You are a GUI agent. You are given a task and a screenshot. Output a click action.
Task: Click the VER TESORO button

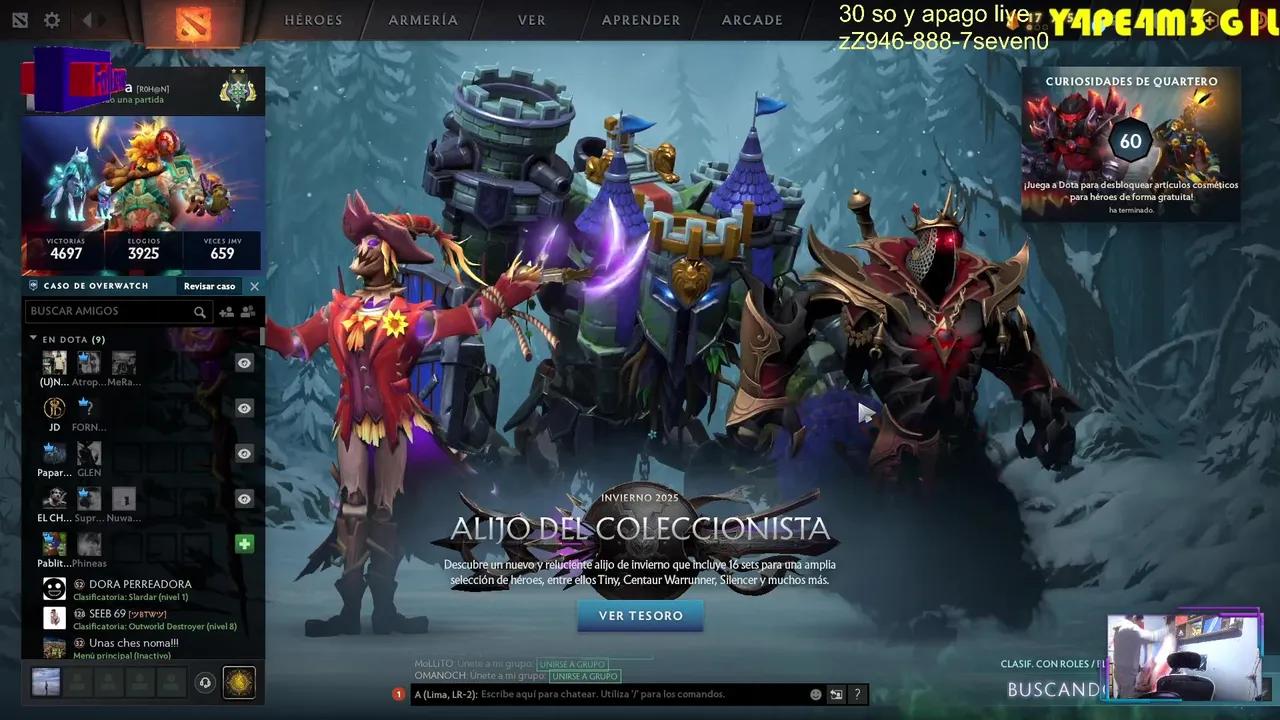pos(640,617)
